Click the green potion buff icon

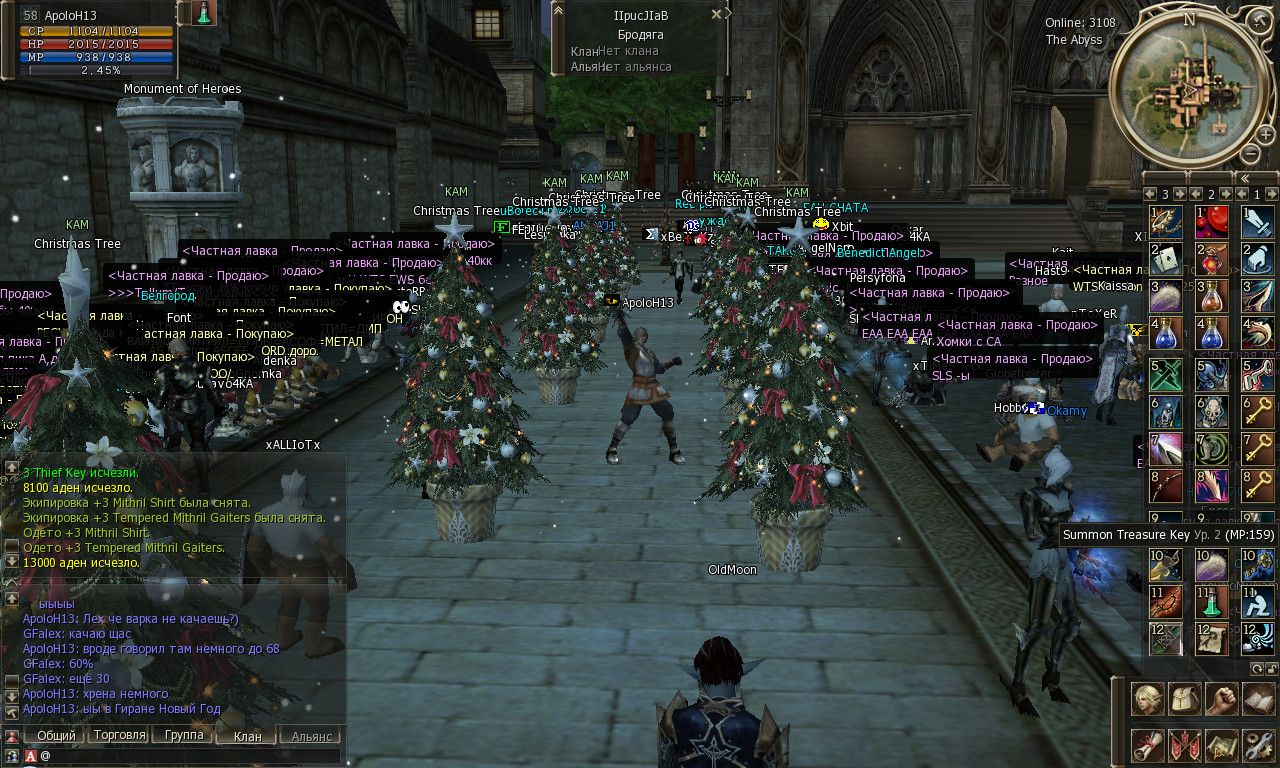(204, 13)
